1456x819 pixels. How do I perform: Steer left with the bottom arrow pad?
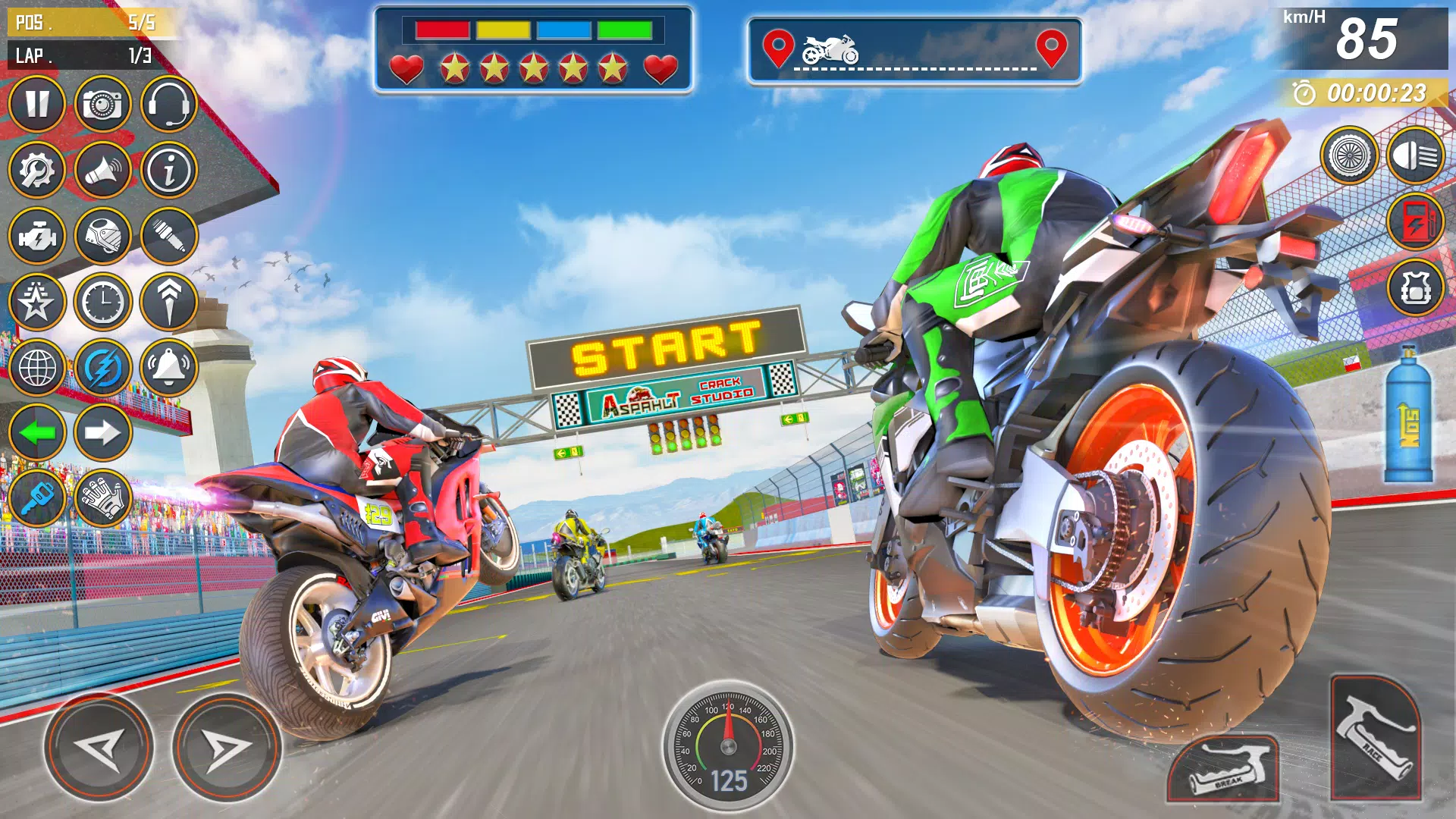coord(99,748)
